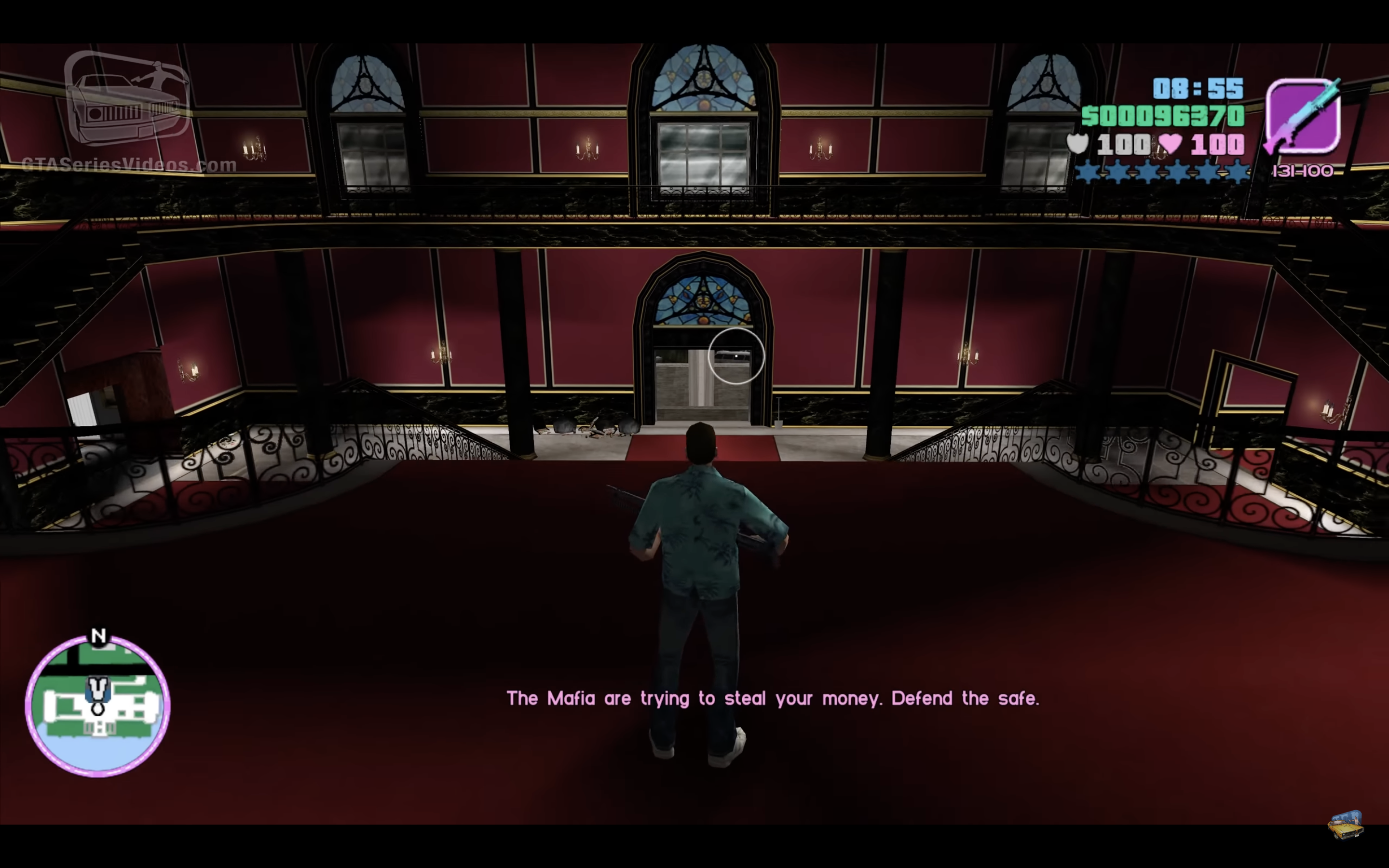
Task: Click the GTASeriesVideos car logo watermark
Action: (127, 99)
